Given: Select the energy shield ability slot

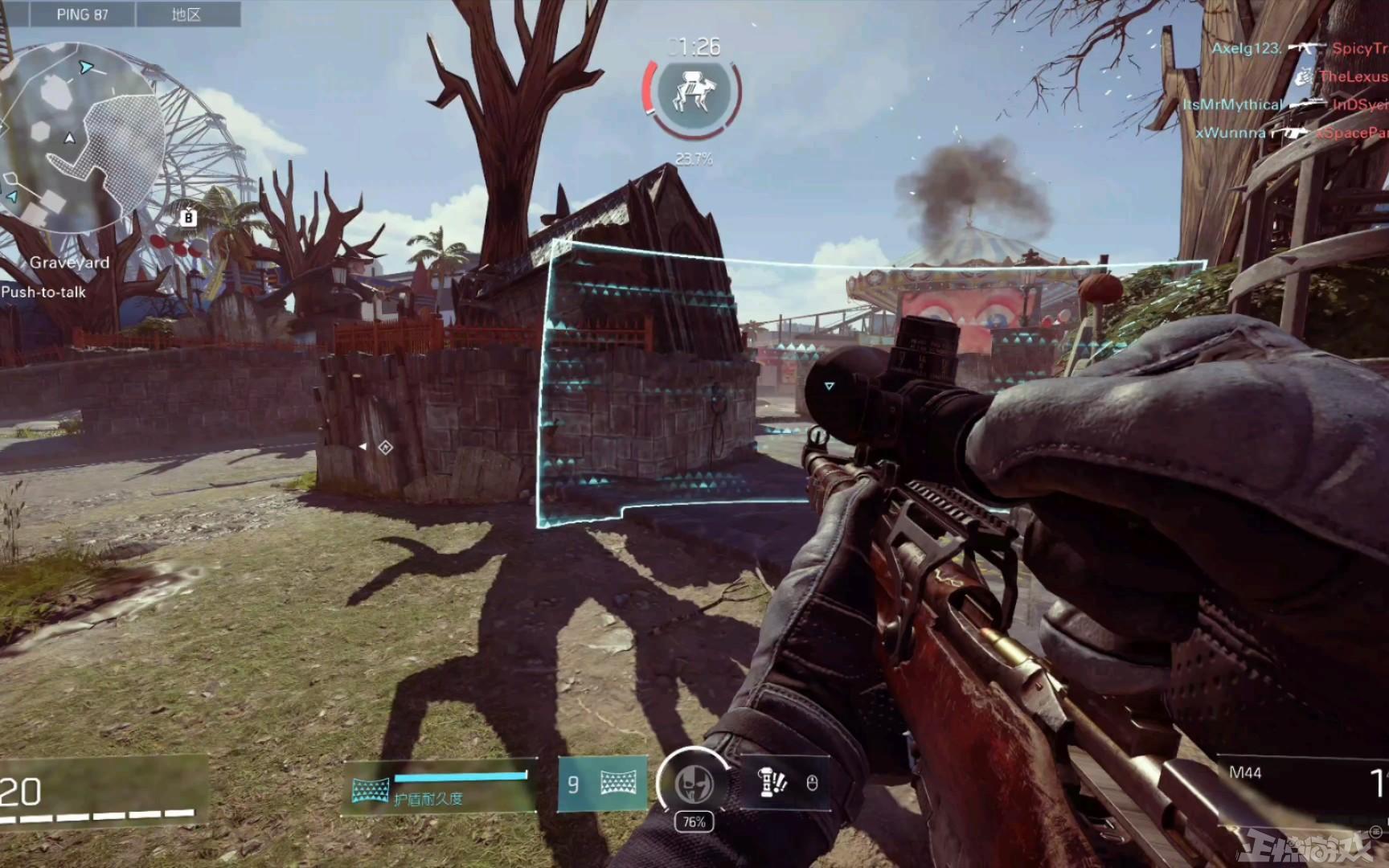Looking at the screenshot, I should click(603, 783).
